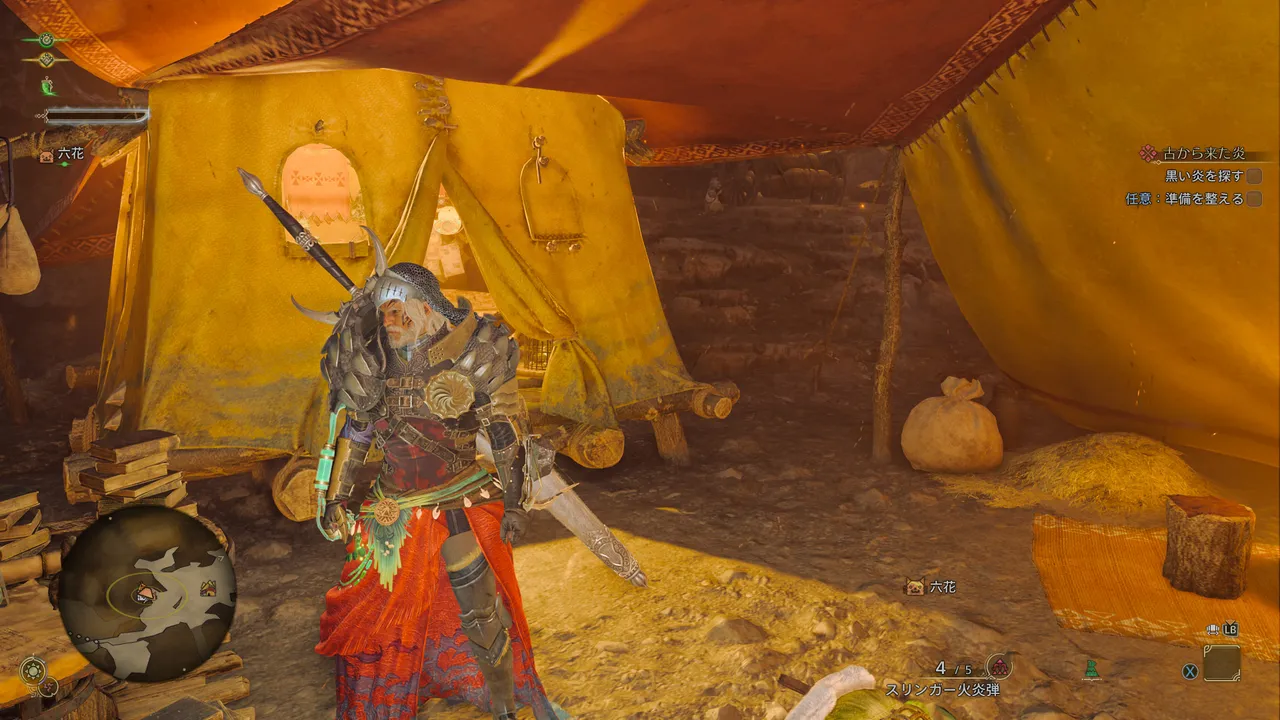Select the empty item bar slot
The height and width of the screenshot is (720, 1280).
1221,663
